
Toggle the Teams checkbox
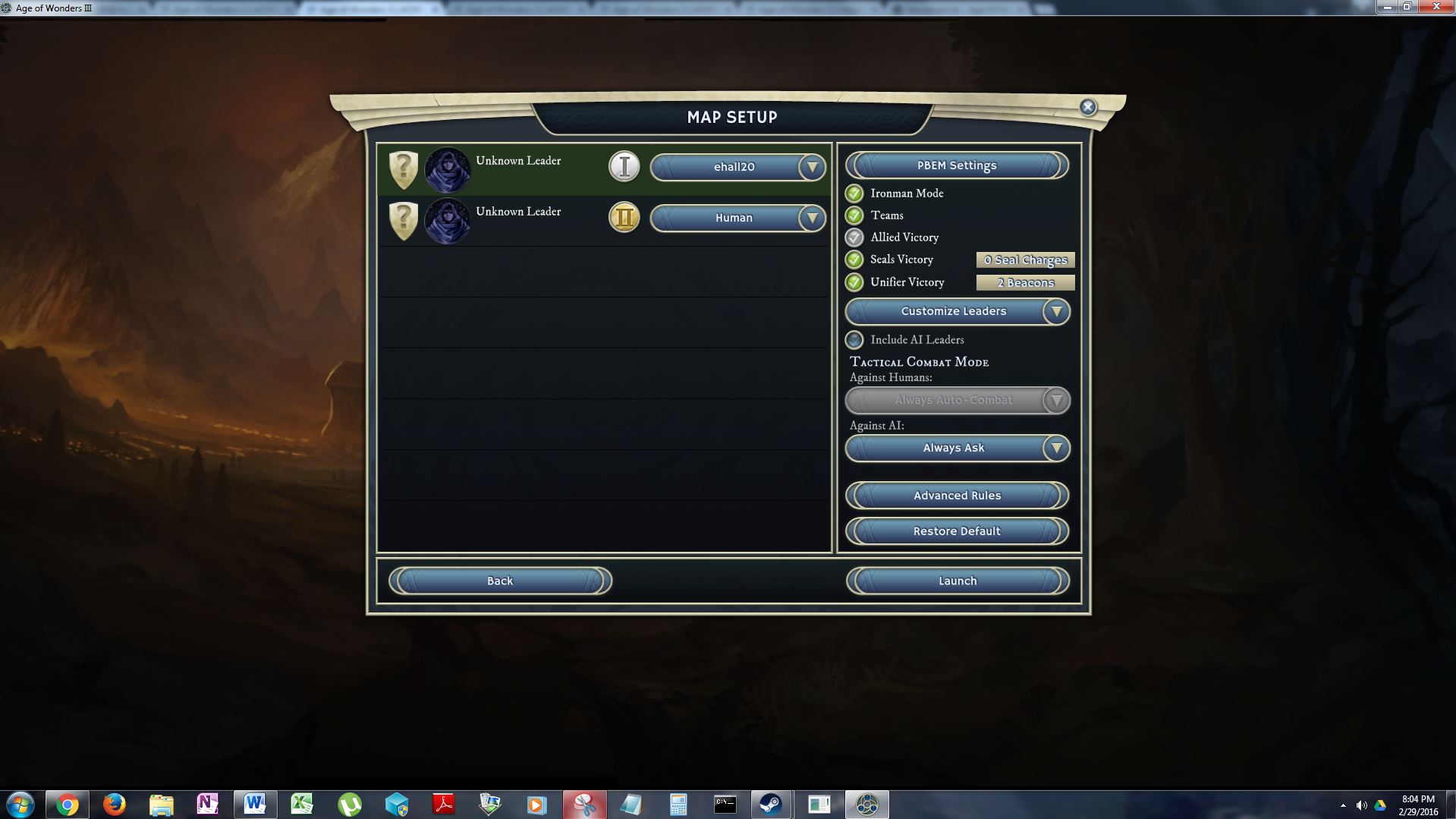click(x=854, y=216)
